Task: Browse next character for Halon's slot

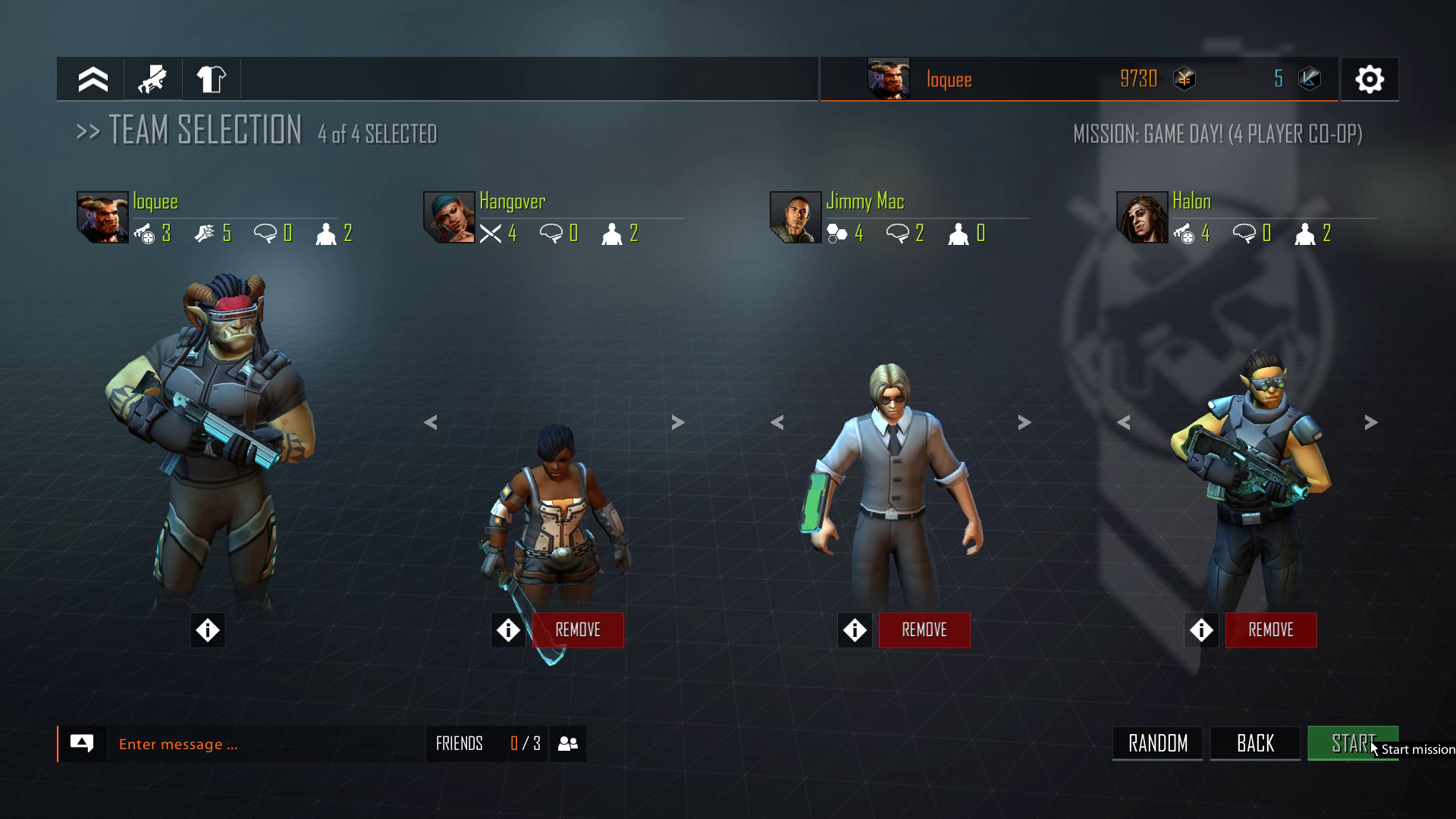Action: [x=1370, y=422]
